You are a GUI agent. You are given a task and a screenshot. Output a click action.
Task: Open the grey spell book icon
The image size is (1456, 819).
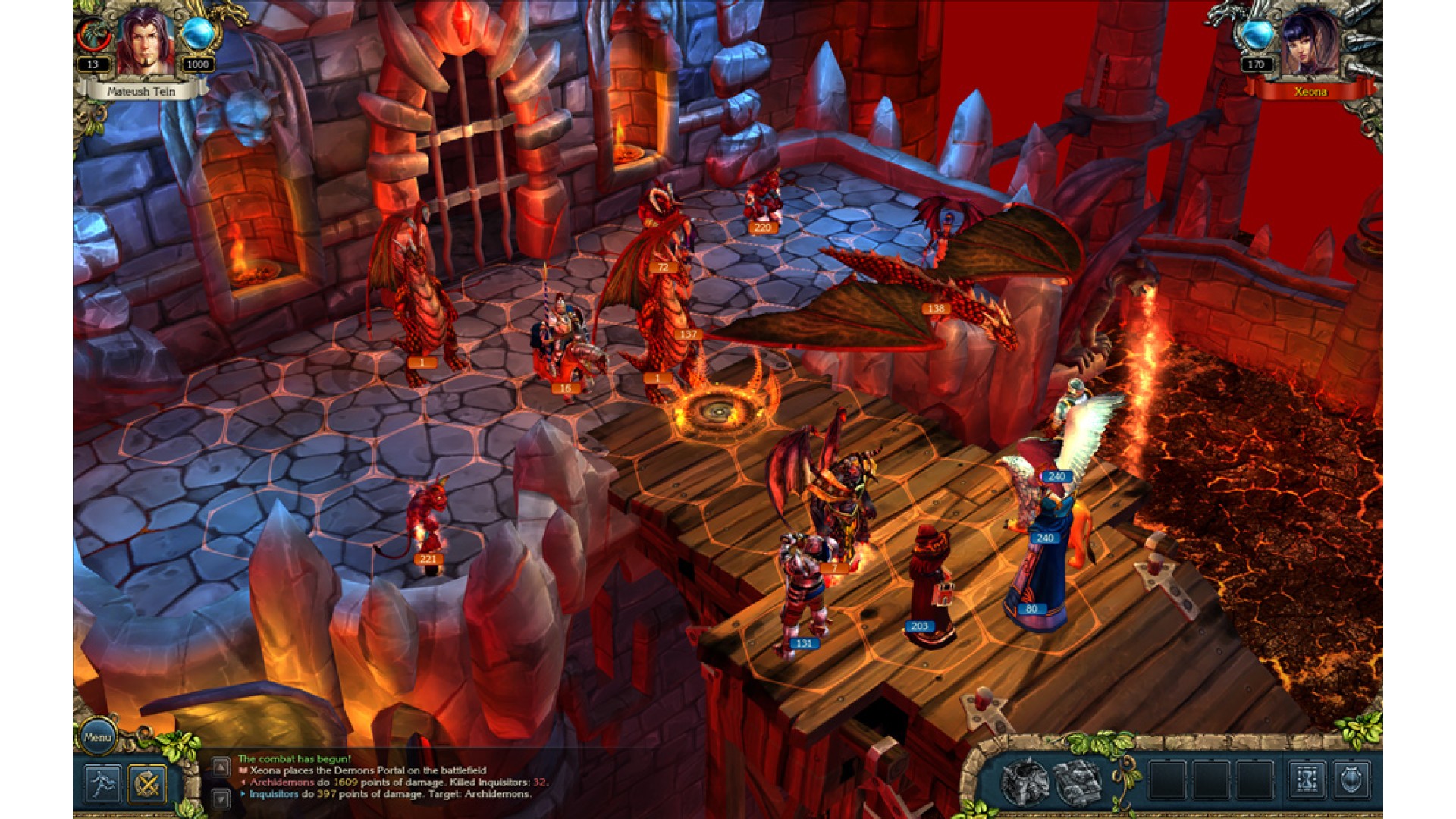[1079, 781]
